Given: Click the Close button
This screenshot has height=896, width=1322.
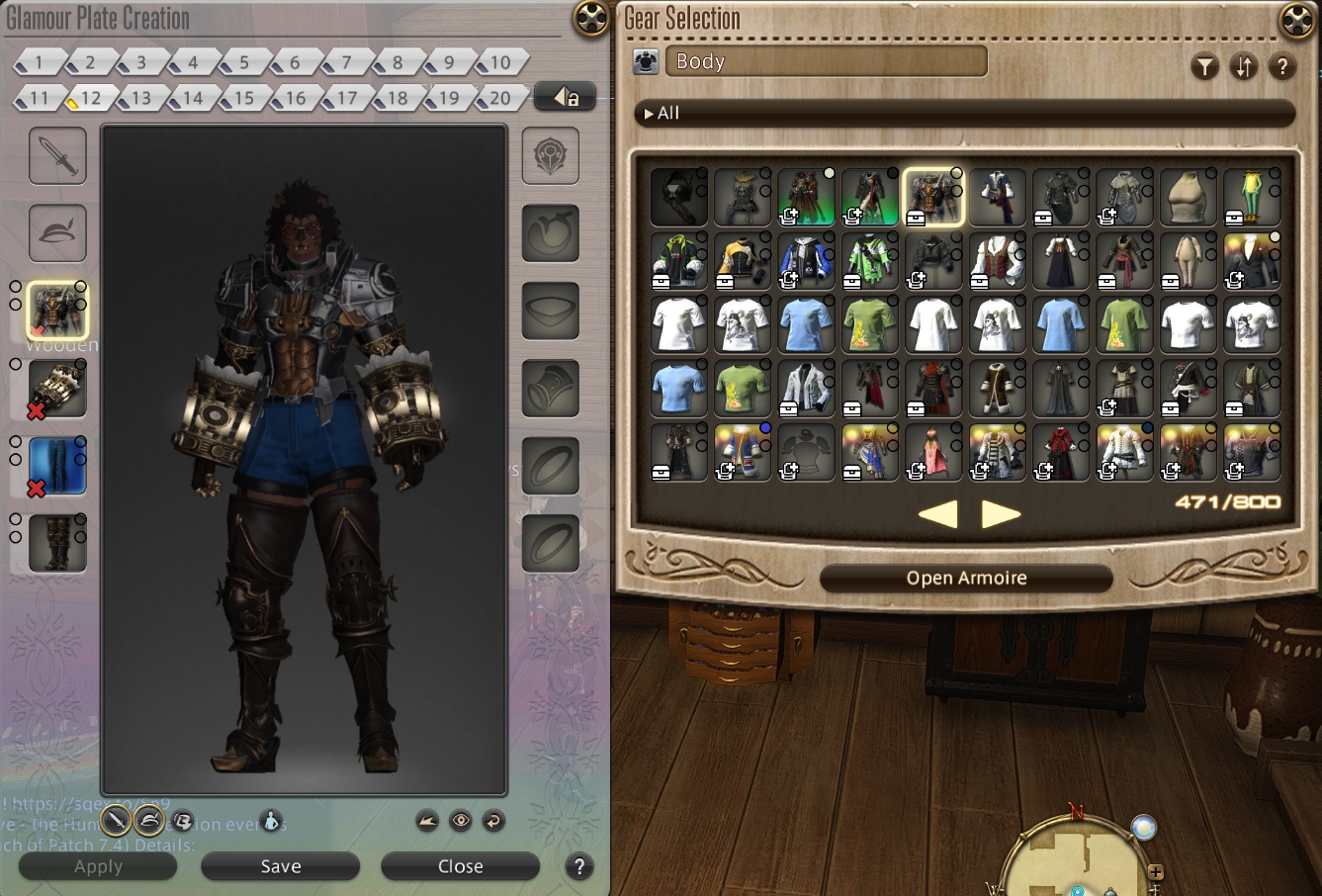Looking at the screenshot, I should tap(460, 866).
